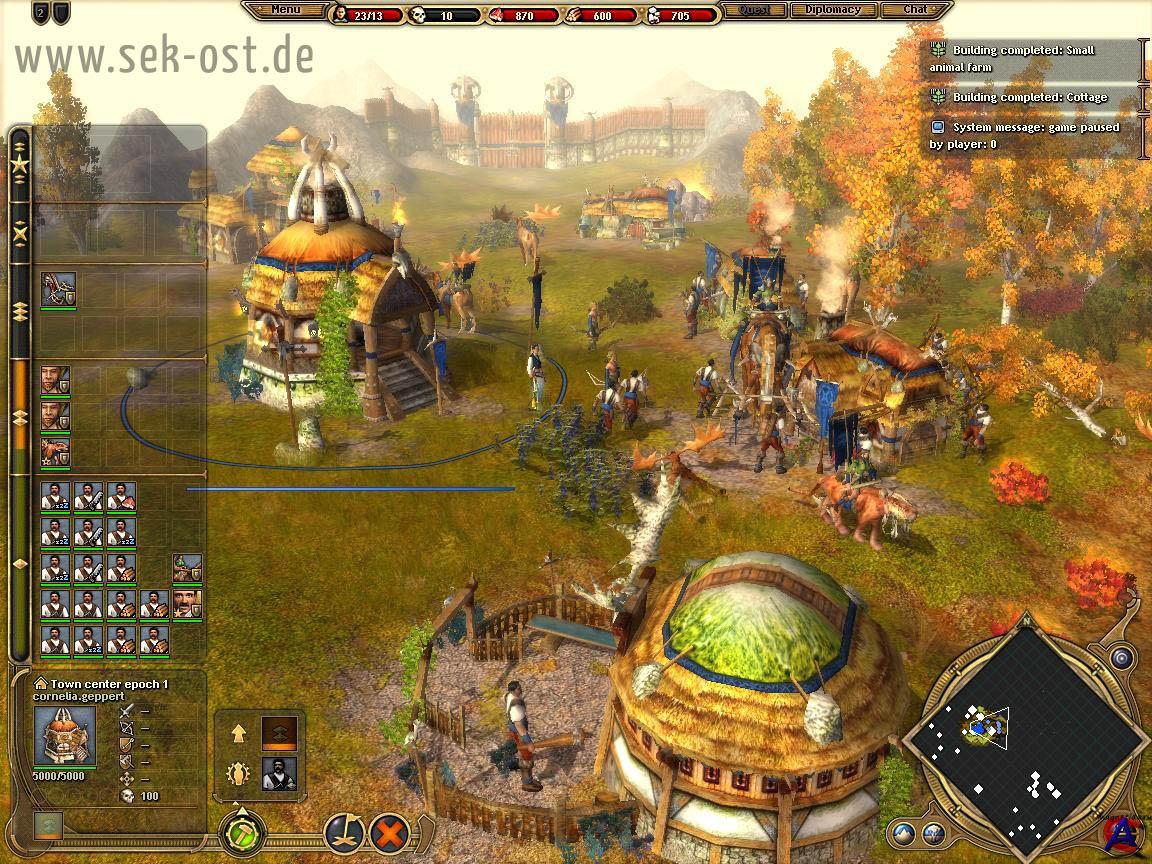The height and width of the screenshot is (864, 1152).
Task: Train a worker from the portrait icon
Action: point(279,774)
